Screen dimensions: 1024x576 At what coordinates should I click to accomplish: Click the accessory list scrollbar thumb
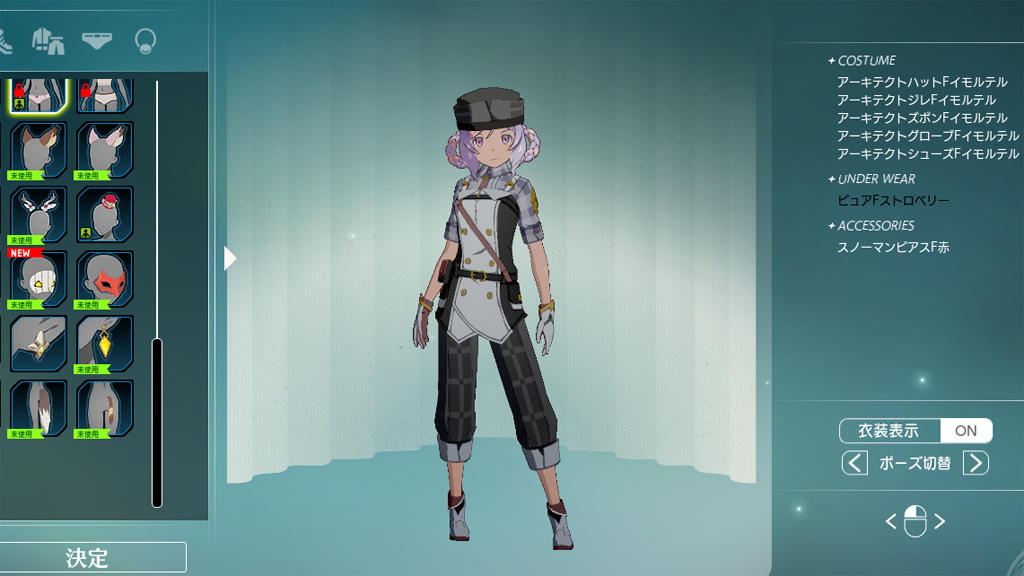(x=157, y=422)
